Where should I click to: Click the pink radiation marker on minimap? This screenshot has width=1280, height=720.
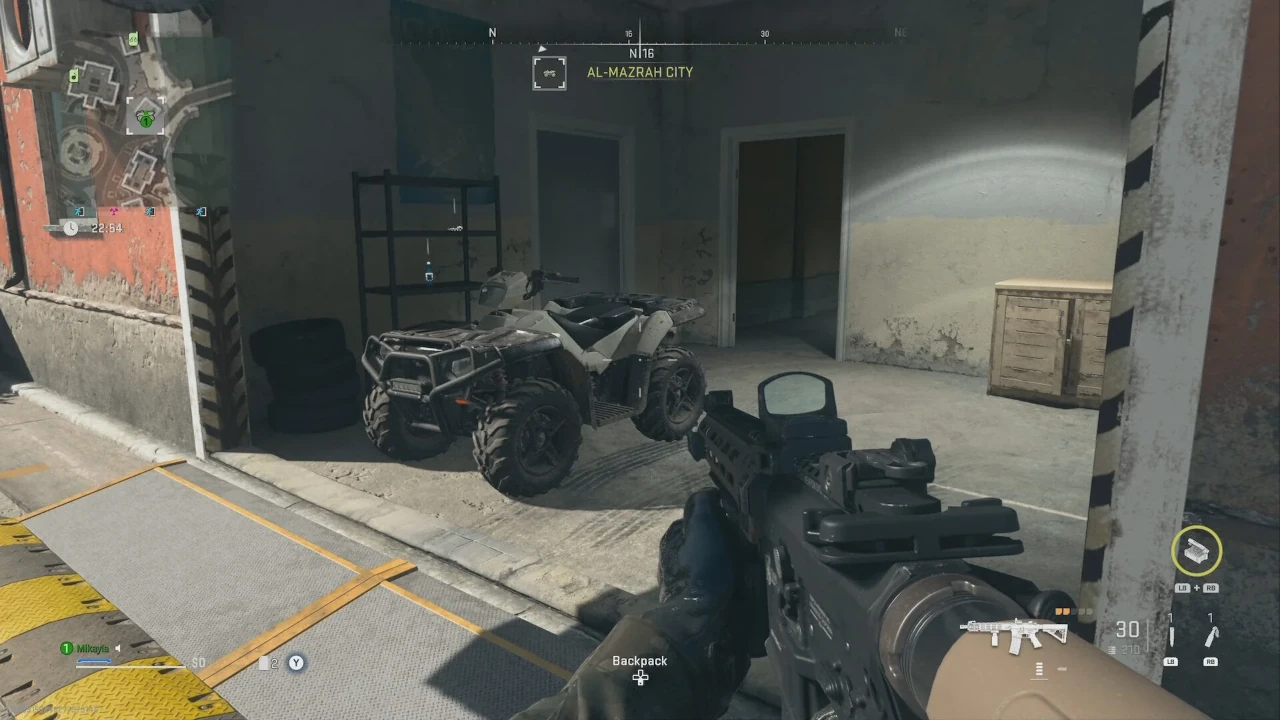coord(115,212)
